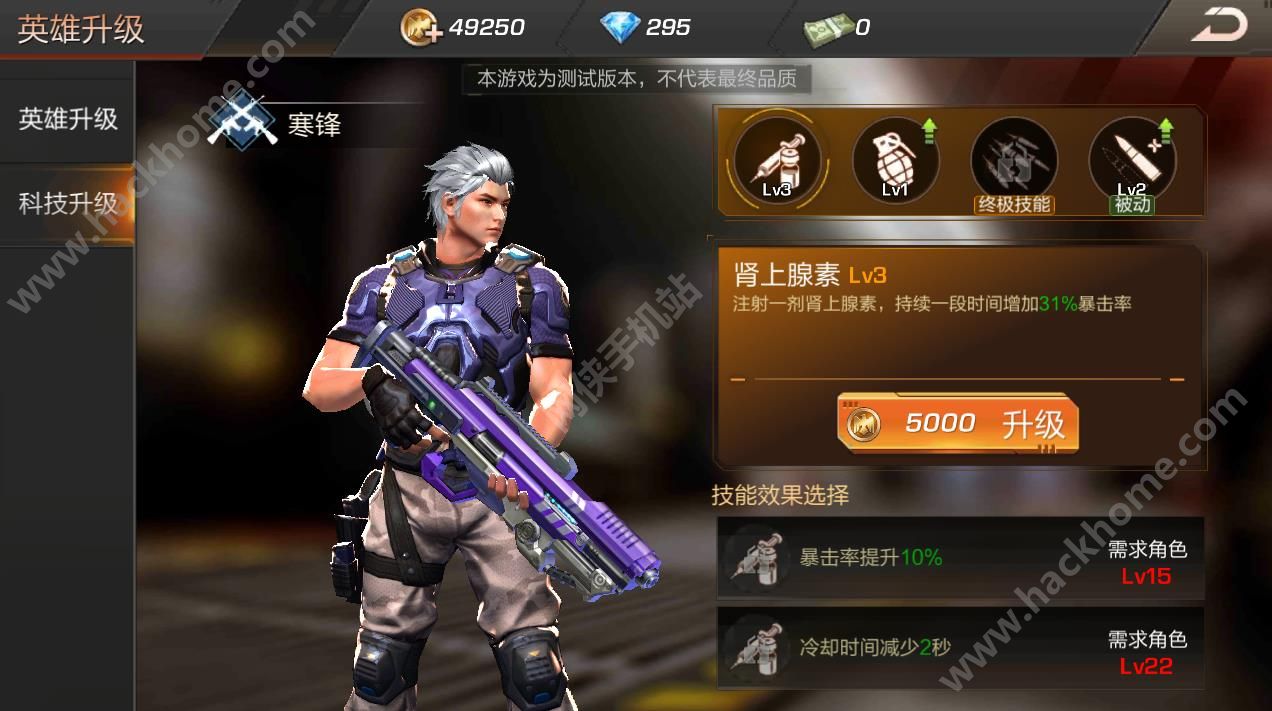
Task: Choose the 冷却时间减少2秒 skill effect
Action: 960,648
